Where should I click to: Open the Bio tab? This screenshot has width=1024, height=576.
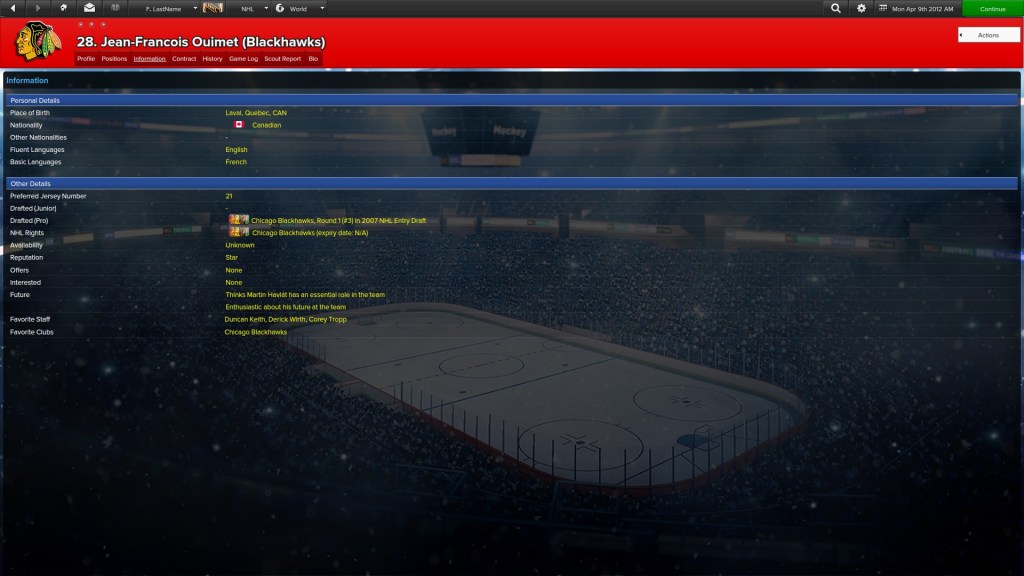[x=313, y=59]
